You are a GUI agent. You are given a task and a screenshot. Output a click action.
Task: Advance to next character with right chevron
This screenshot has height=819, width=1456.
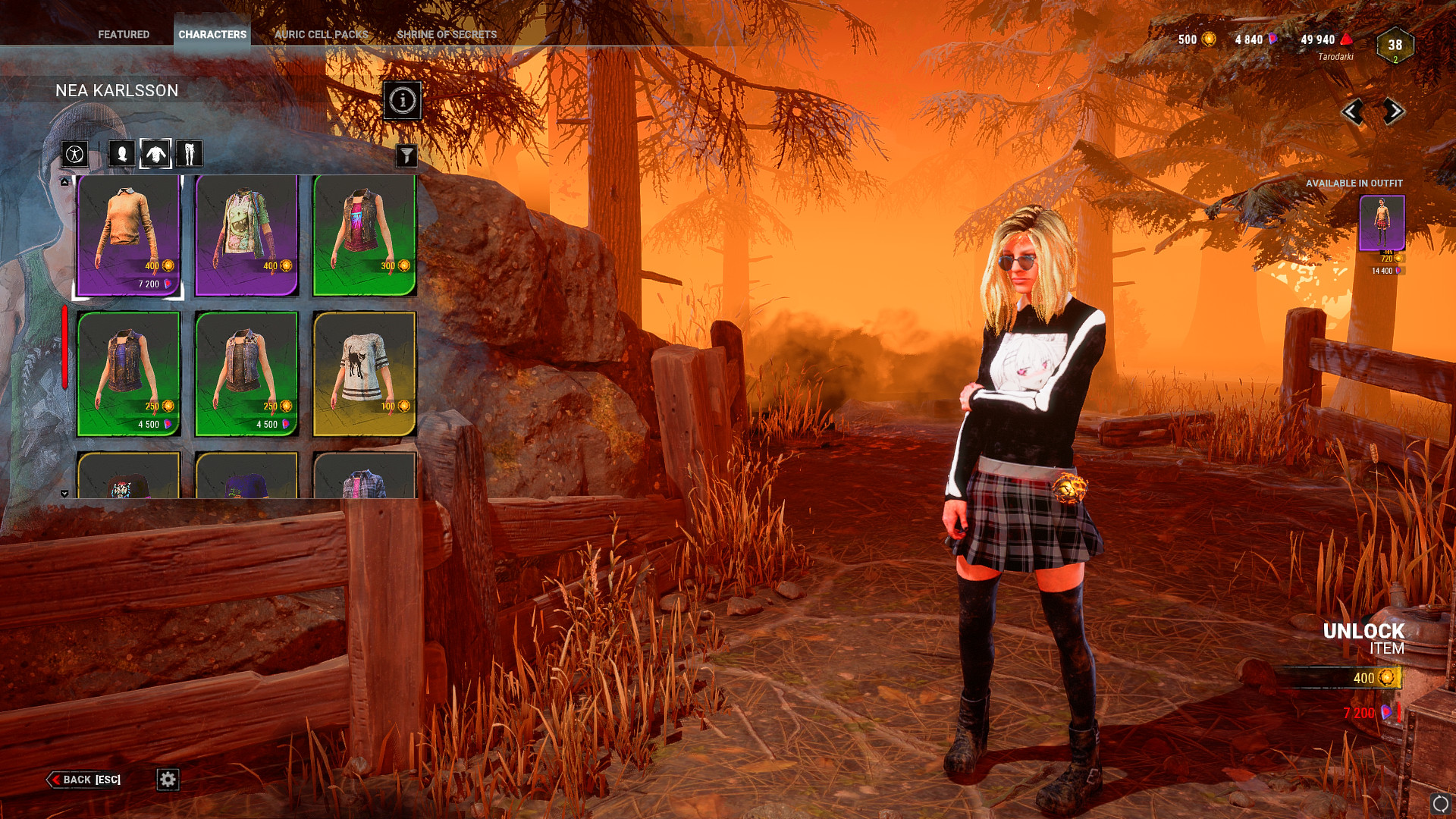1393,112
